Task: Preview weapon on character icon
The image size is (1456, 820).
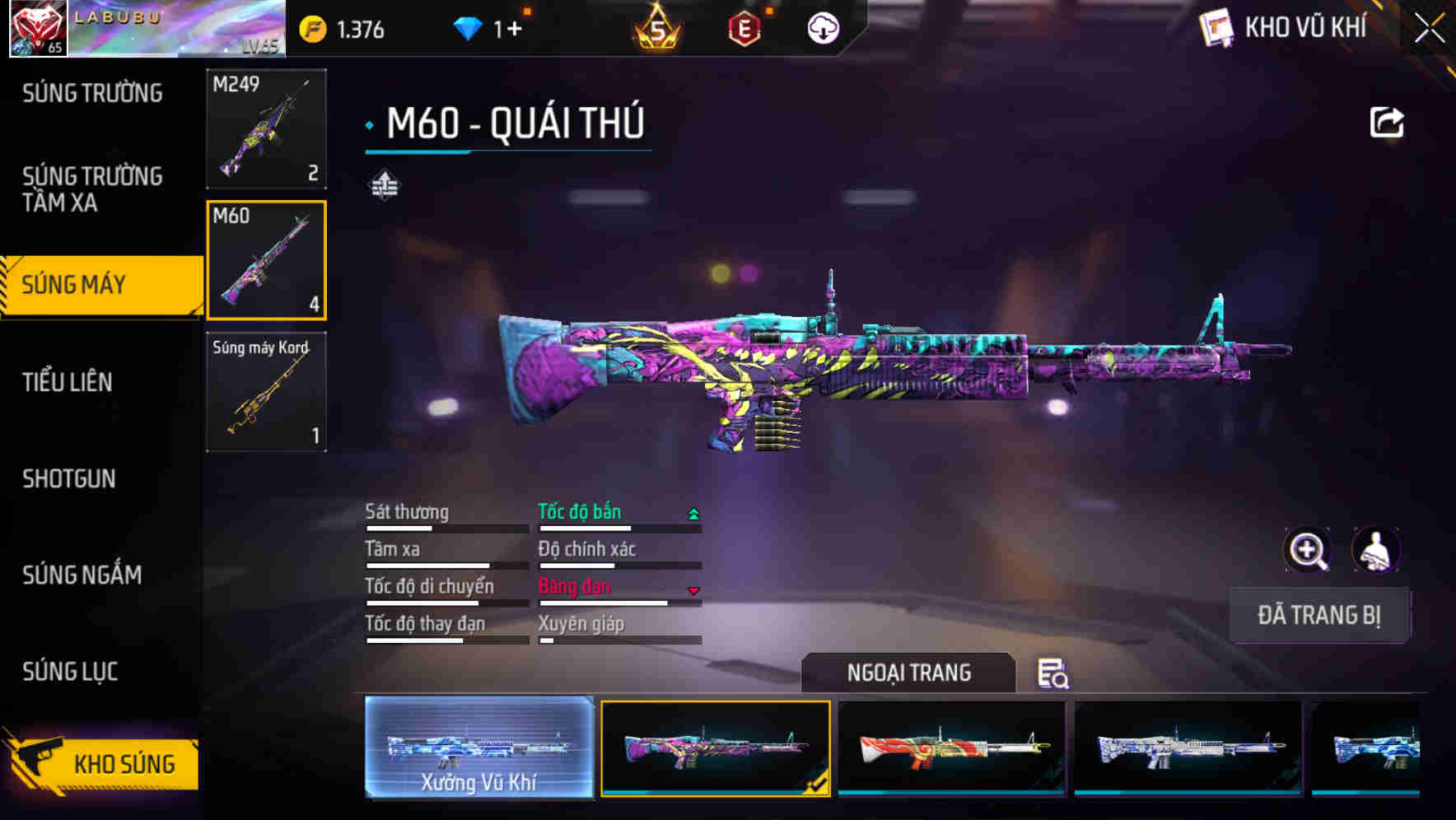Action: (1375, 550)
